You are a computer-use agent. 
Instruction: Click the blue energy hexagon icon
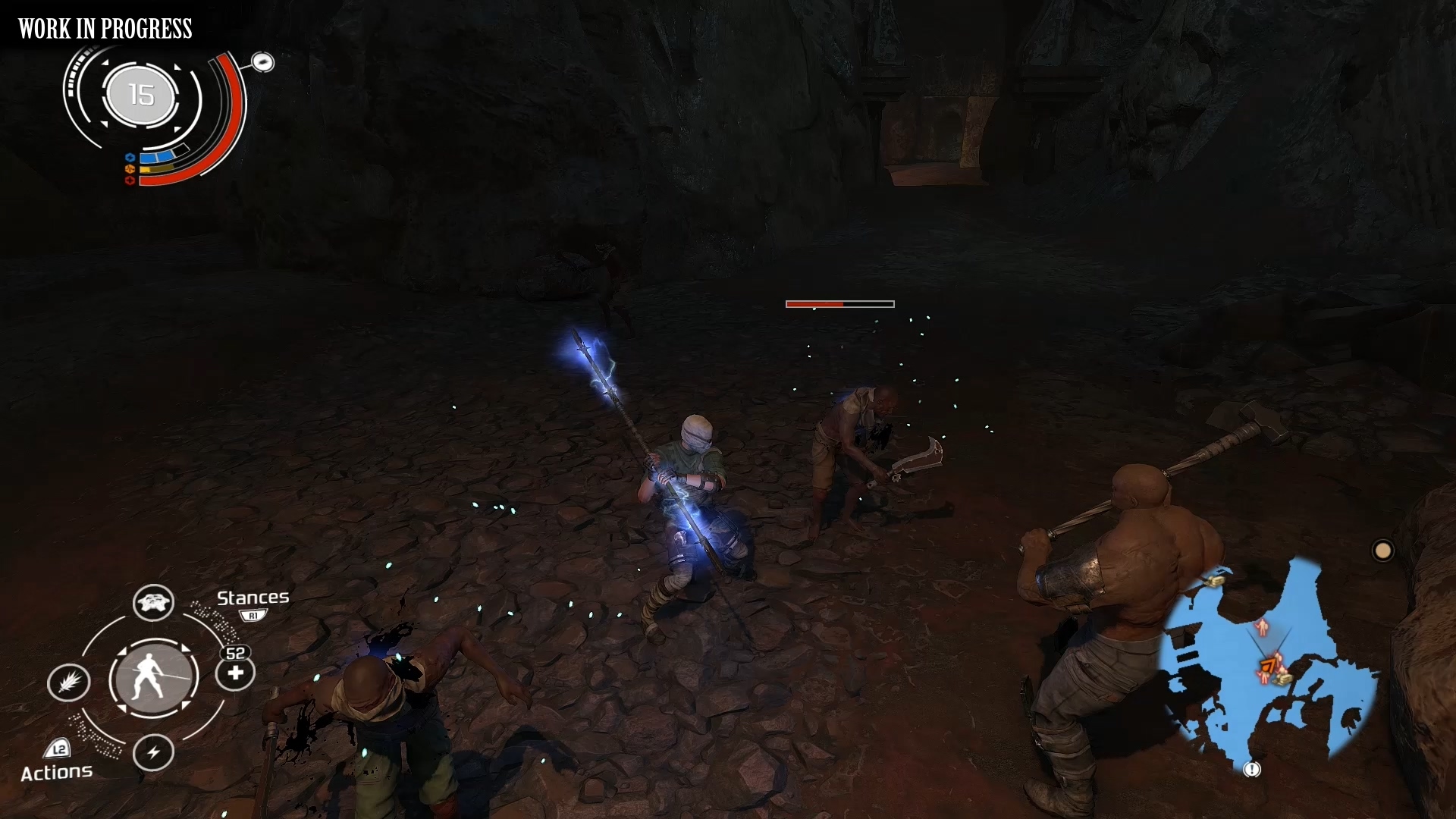(x=130, y=156)
